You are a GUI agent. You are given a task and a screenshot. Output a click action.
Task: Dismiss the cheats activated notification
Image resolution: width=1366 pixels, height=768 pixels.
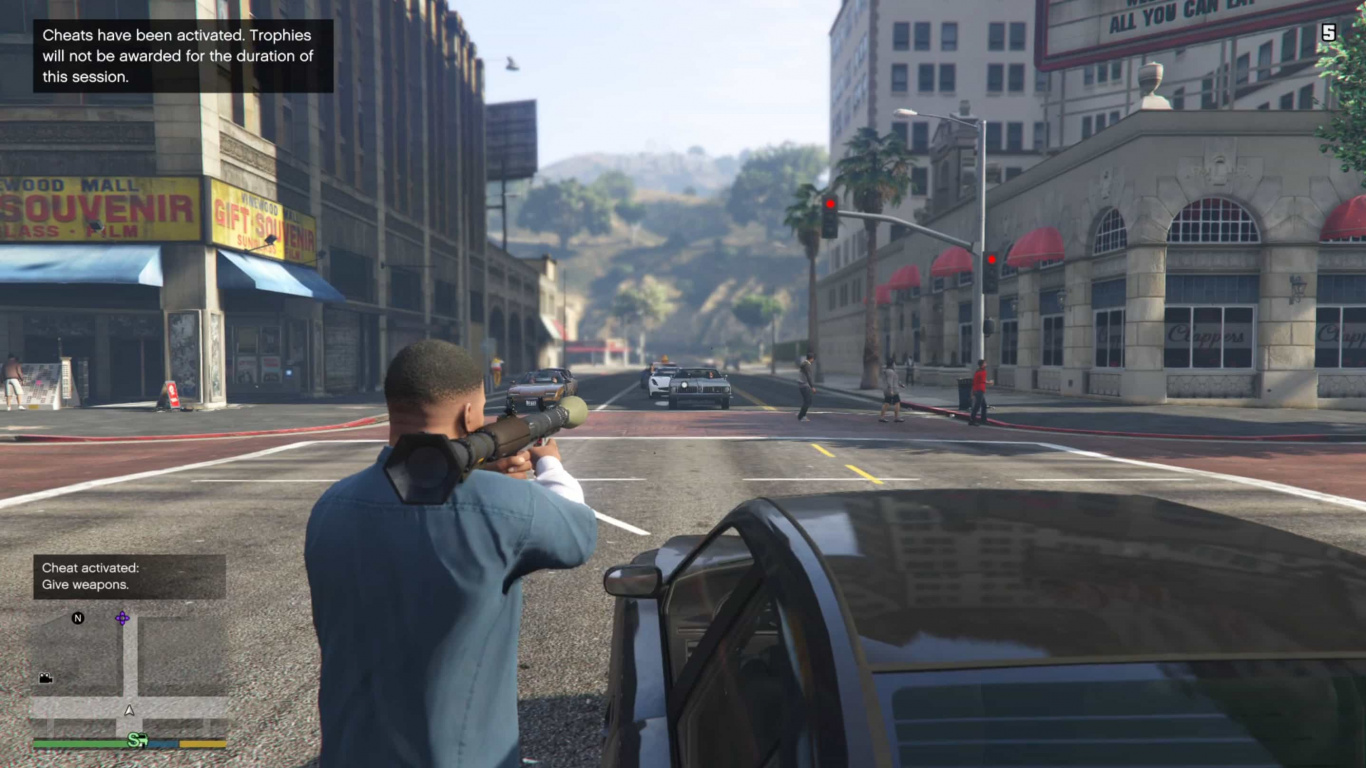pos(183,55)
